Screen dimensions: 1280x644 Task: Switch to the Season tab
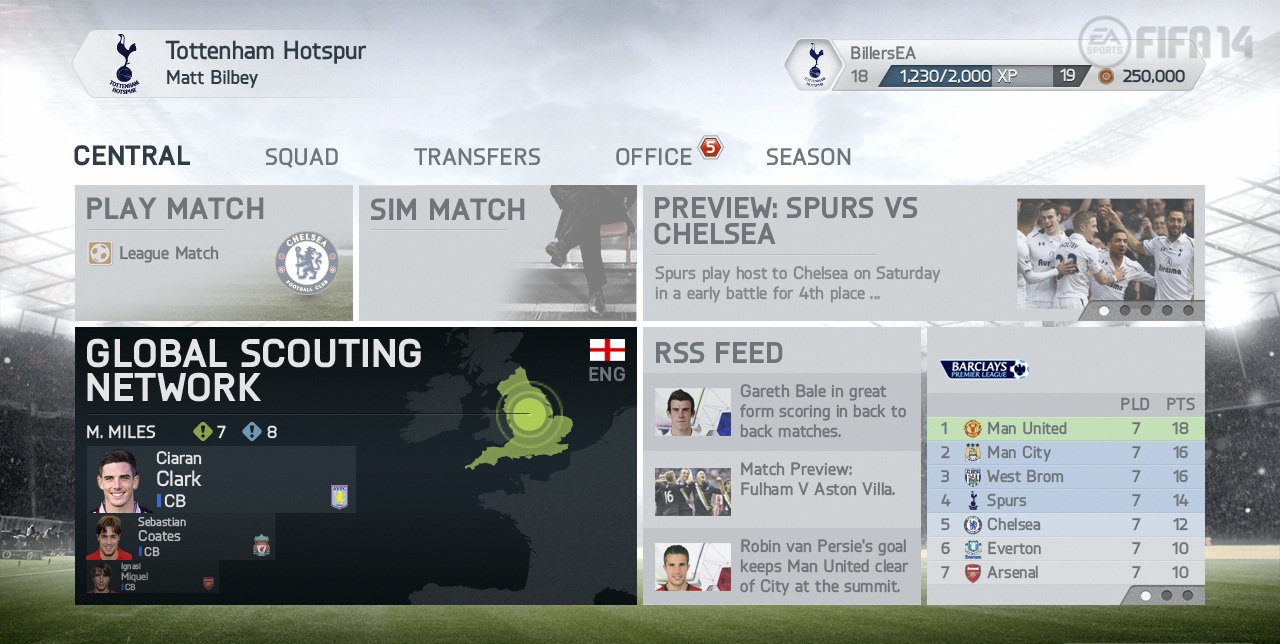(x=808, y=157)
